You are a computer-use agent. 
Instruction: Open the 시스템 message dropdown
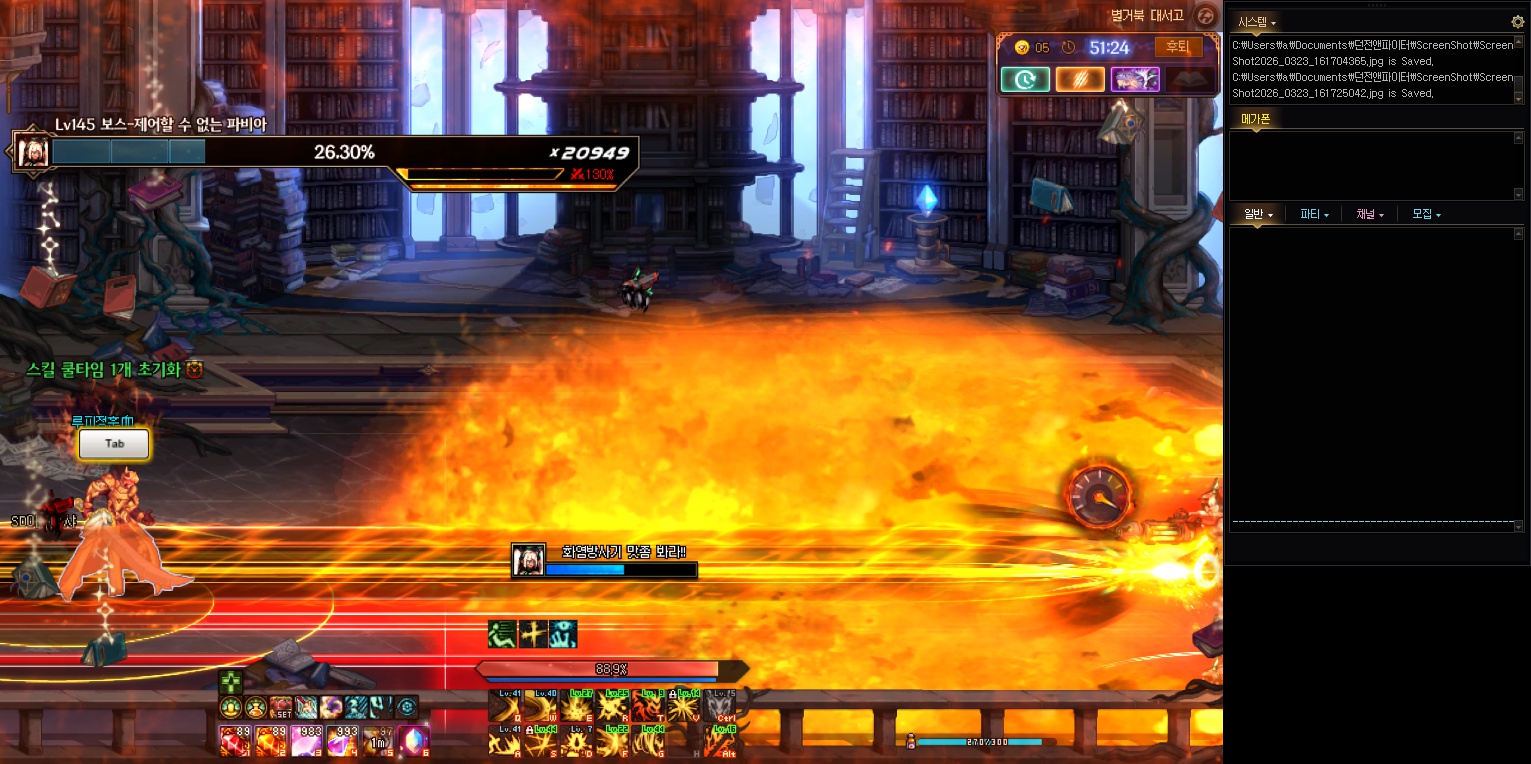pyautogui.click(x=1257, y=21)
